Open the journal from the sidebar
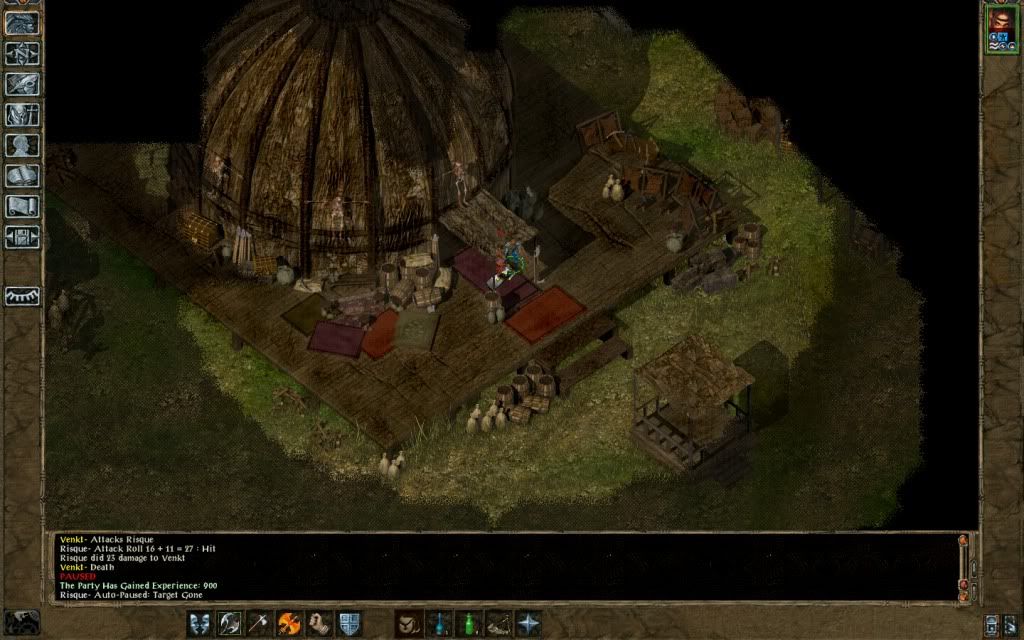This screenshot has width=1024, height=640. tap(22, 84)
